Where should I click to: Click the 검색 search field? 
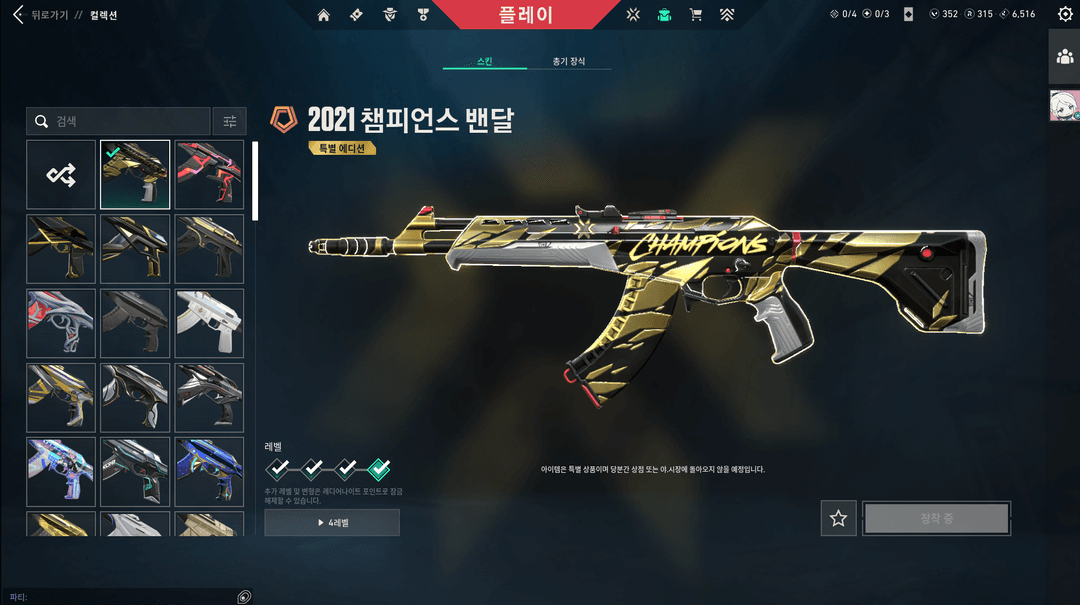(x=118, y=121)
